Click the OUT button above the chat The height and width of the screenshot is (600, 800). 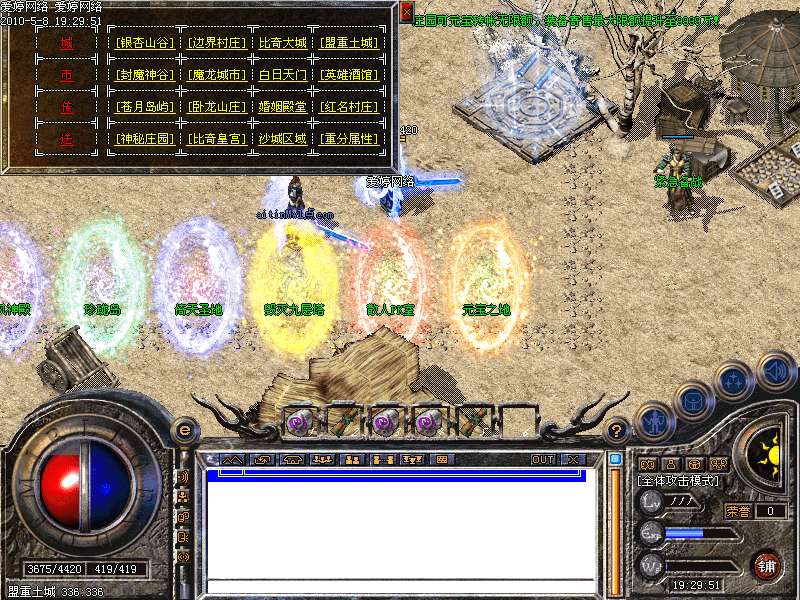pyautogui.click(x=542, y=459)
